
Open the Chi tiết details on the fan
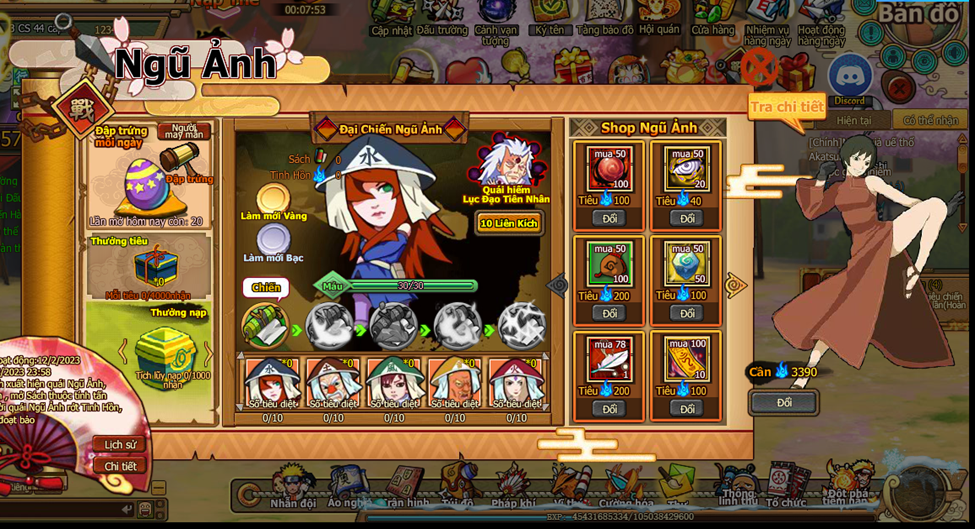click(120, 466)
